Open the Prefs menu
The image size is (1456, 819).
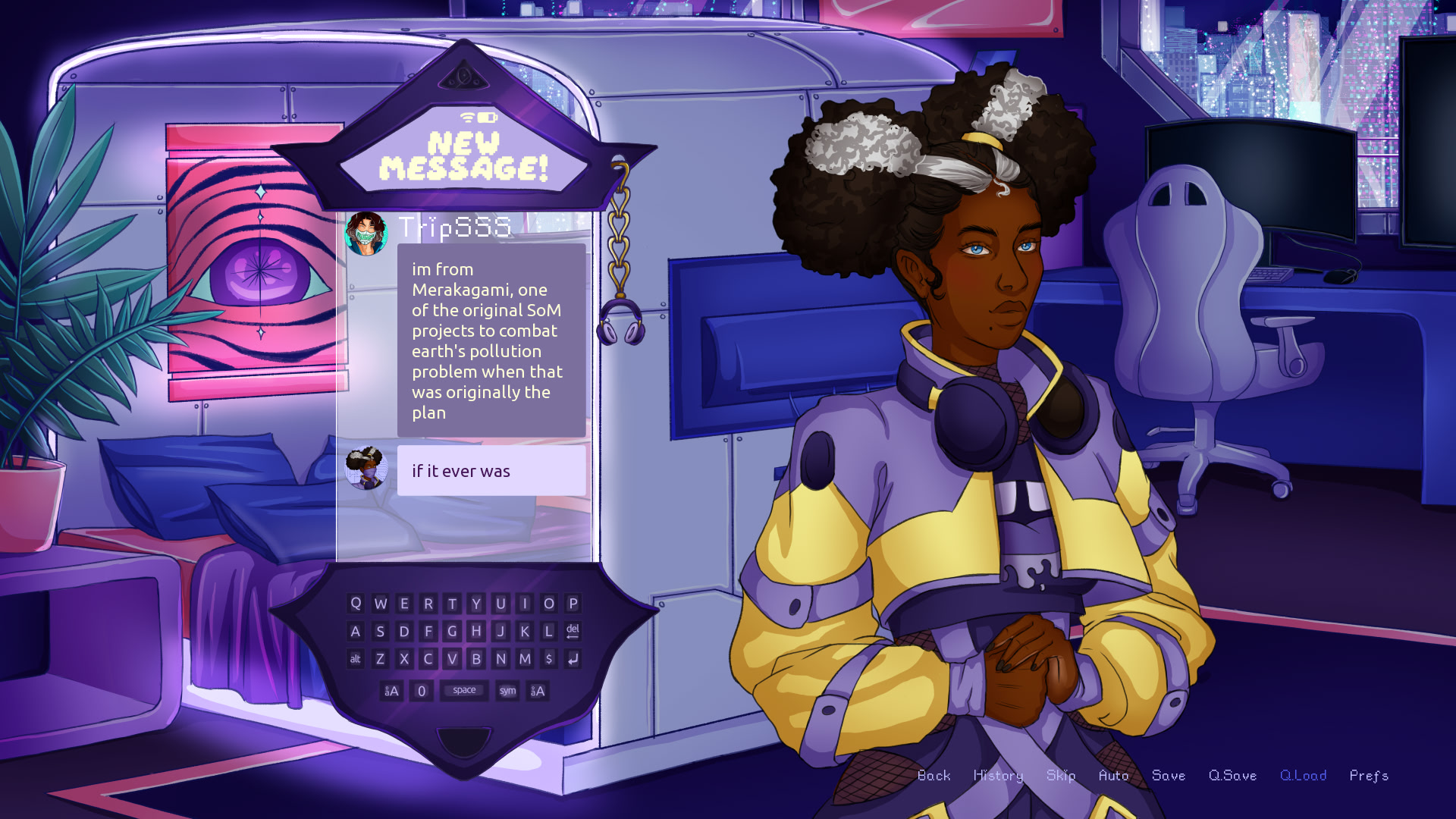(x=1368, y=776)
